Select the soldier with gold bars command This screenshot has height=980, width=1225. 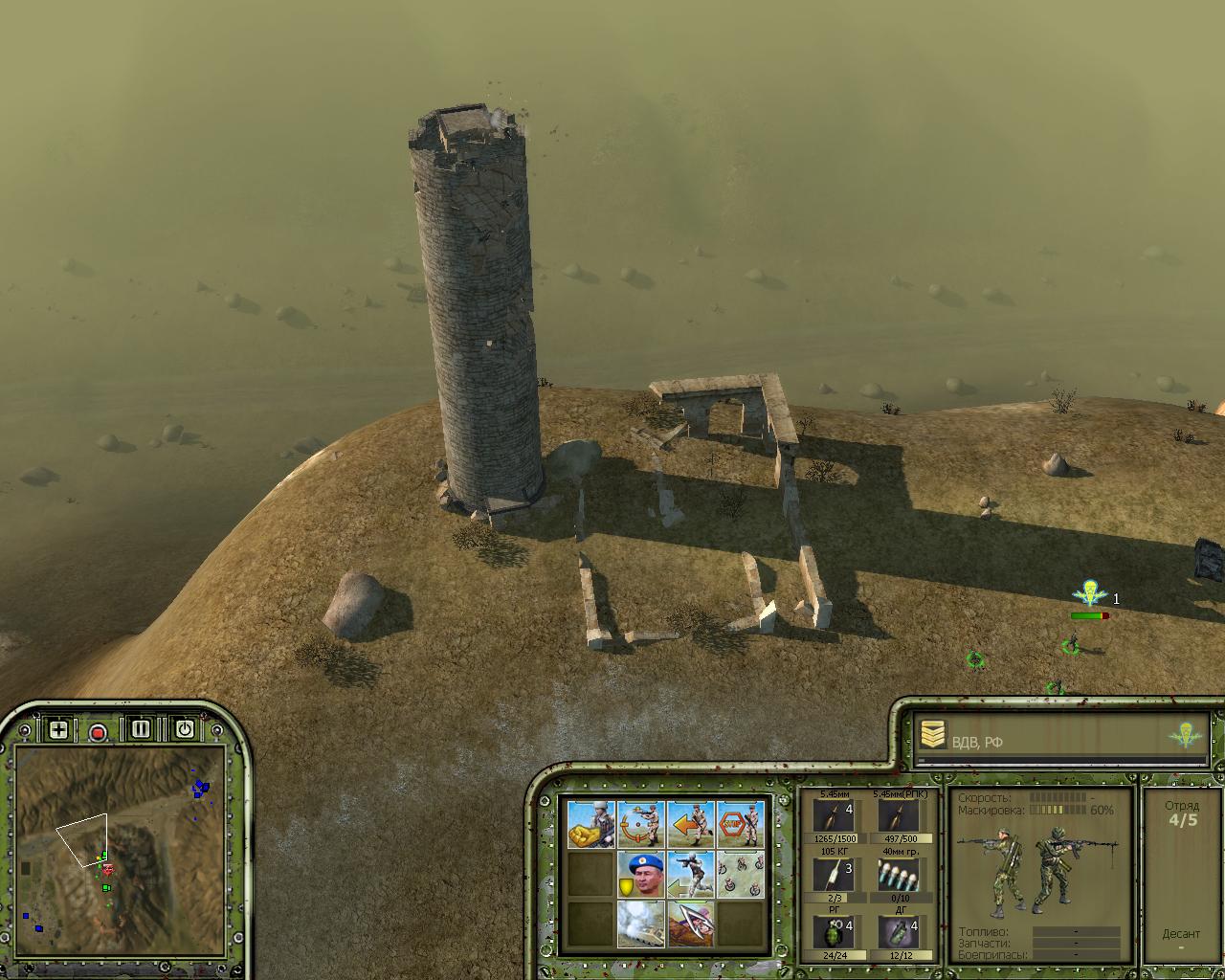[591, 824]
